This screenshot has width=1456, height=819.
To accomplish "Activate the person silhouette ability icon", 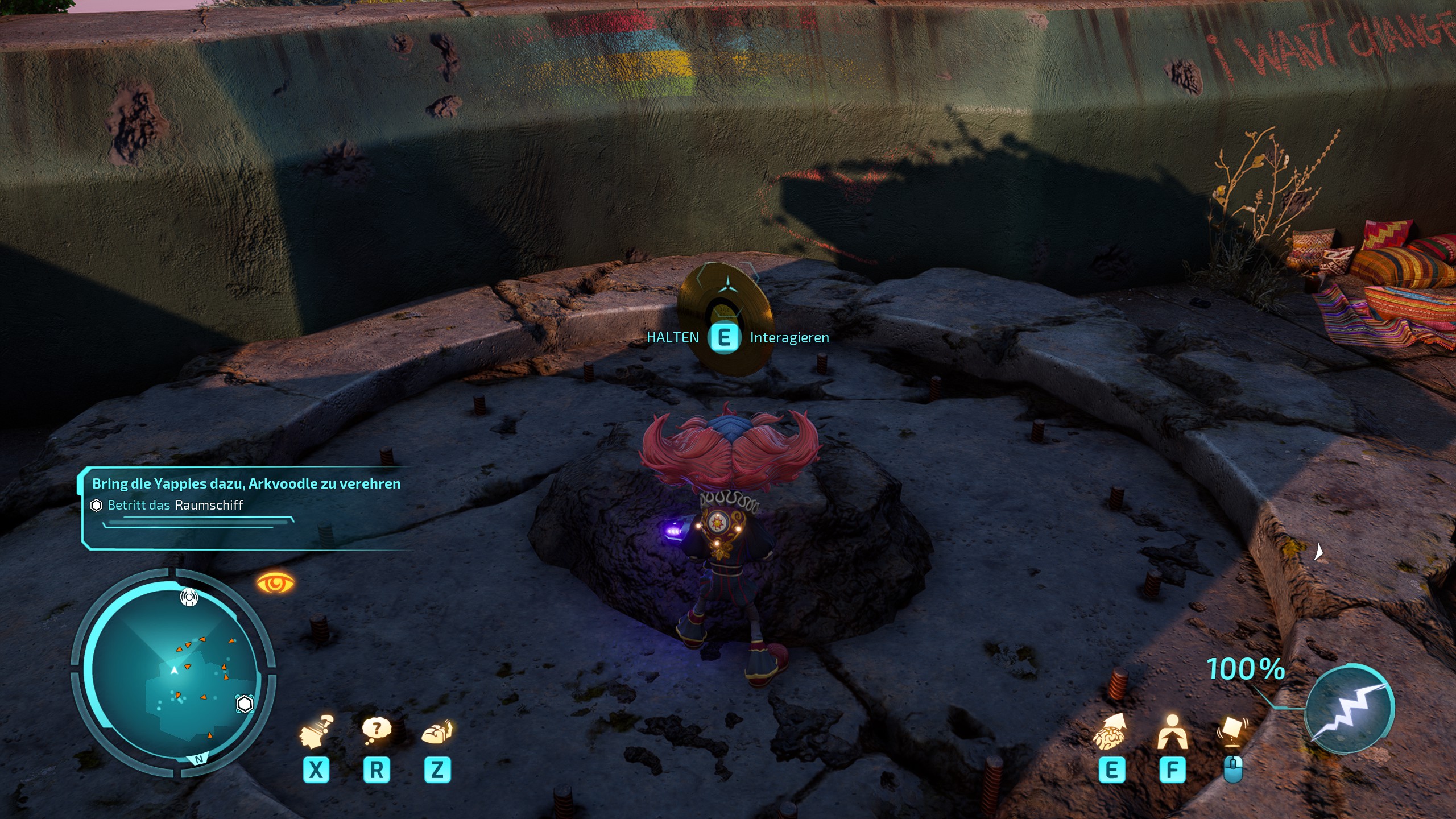I will 1172,733.
